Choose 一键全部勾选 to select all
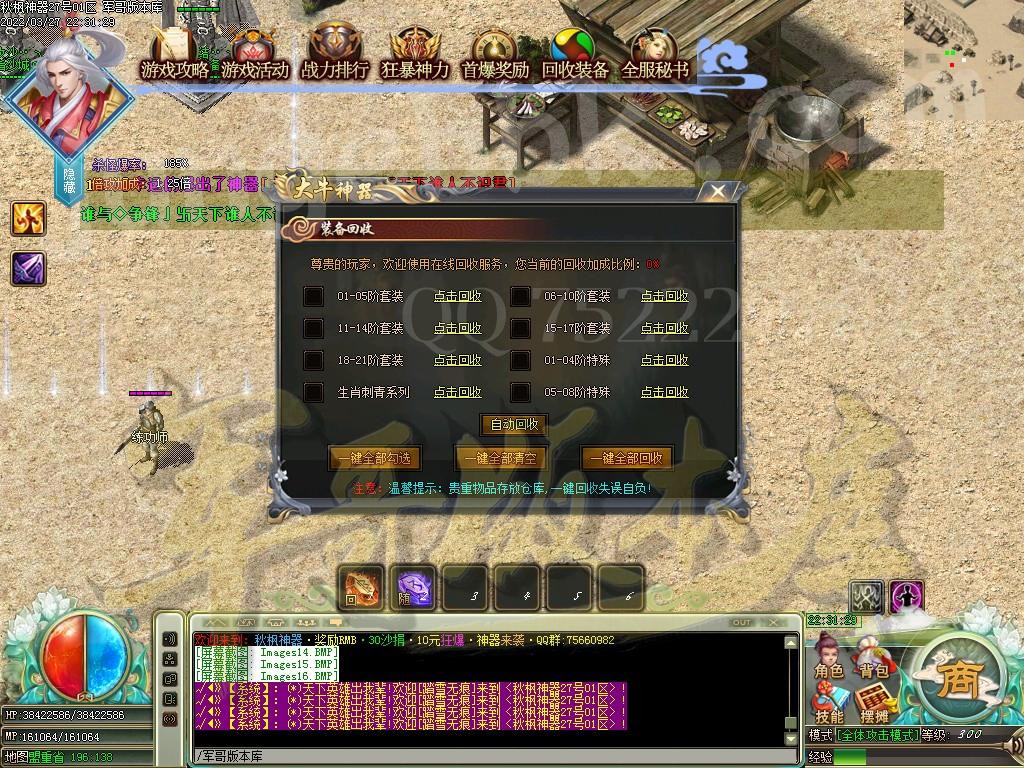 pos(373,458)
